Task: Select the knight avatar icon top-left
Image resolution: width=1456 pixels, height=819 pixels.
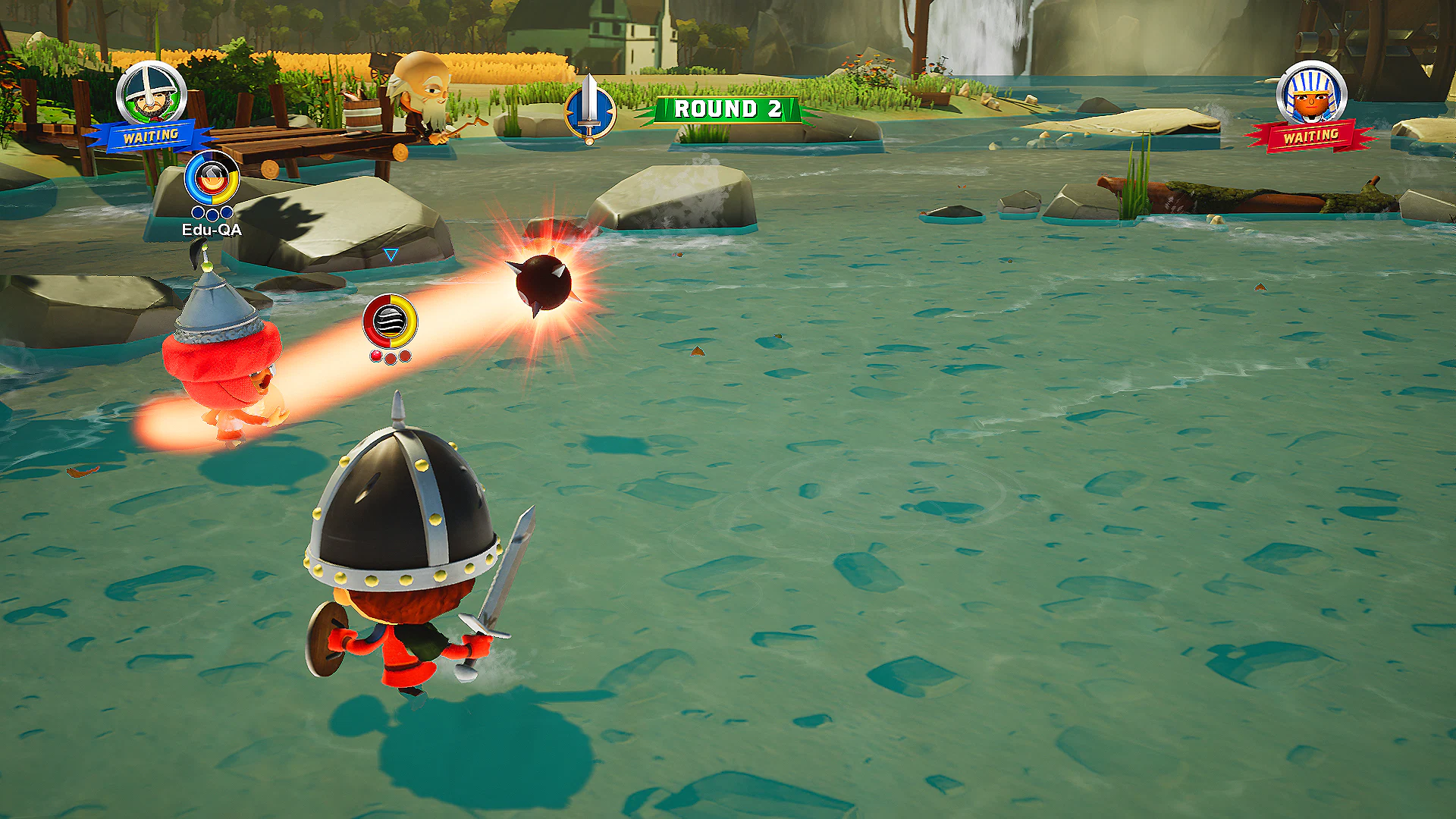Action: (149, 93)
